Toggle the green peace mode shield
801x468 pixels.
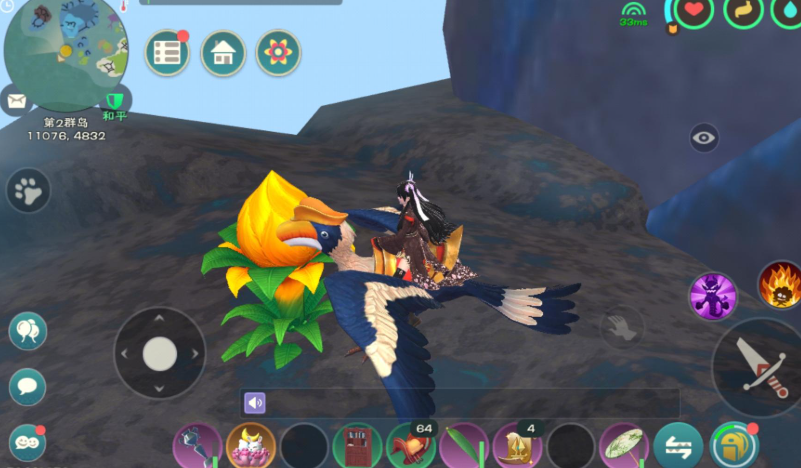pyautogui.click(x=116, y=100)
